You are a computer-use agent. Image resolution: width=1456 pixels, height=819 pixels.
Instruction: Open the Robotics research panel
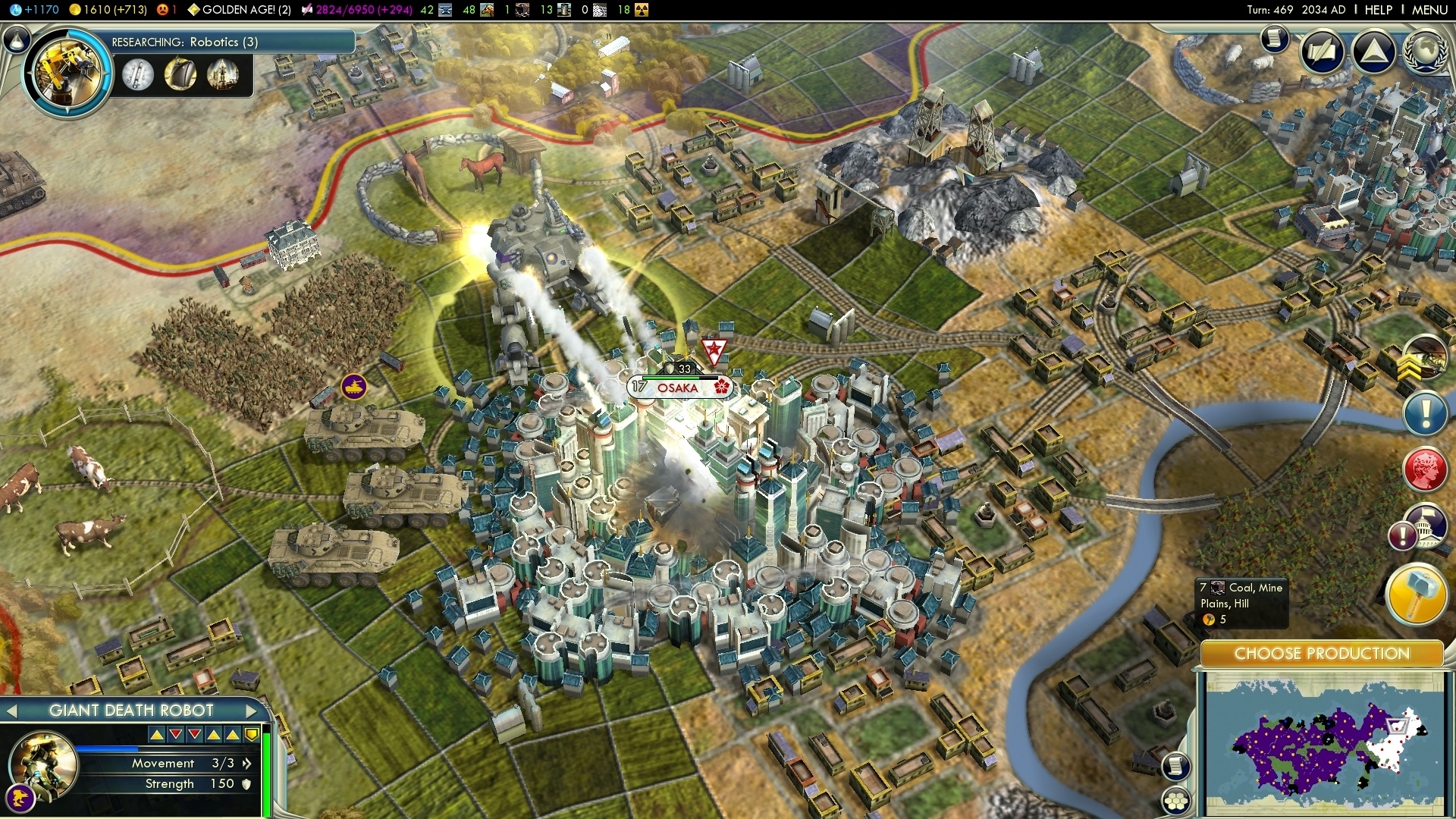point(68,73)
